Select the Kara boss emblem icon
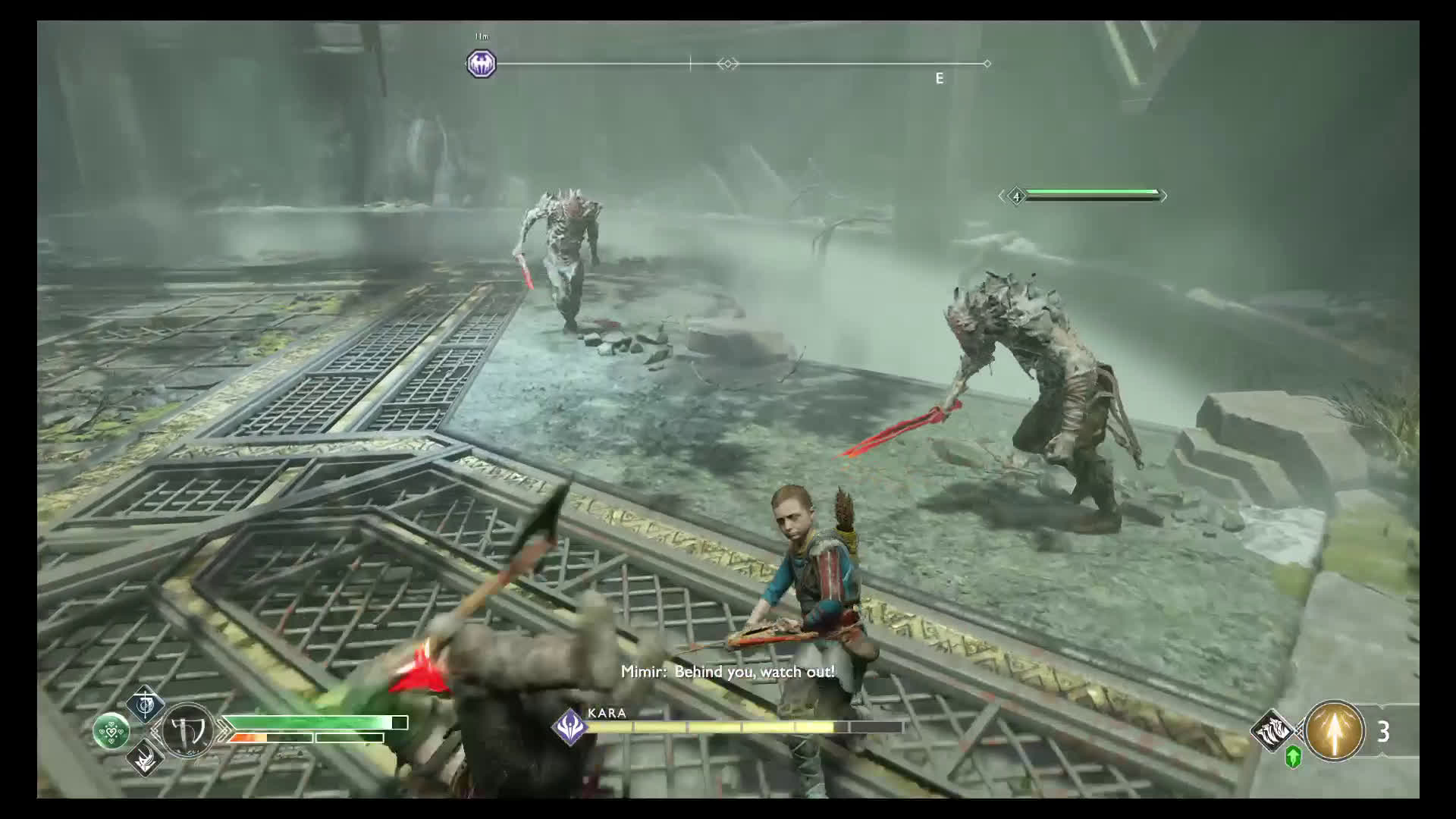This screenshot has height=819, width=1456. coord(569,727)
